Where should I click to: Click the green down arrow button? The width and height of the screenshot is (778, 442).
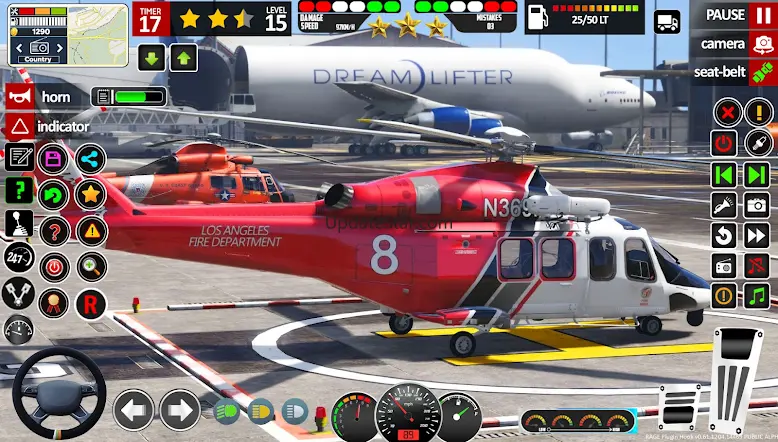(152, 57)
